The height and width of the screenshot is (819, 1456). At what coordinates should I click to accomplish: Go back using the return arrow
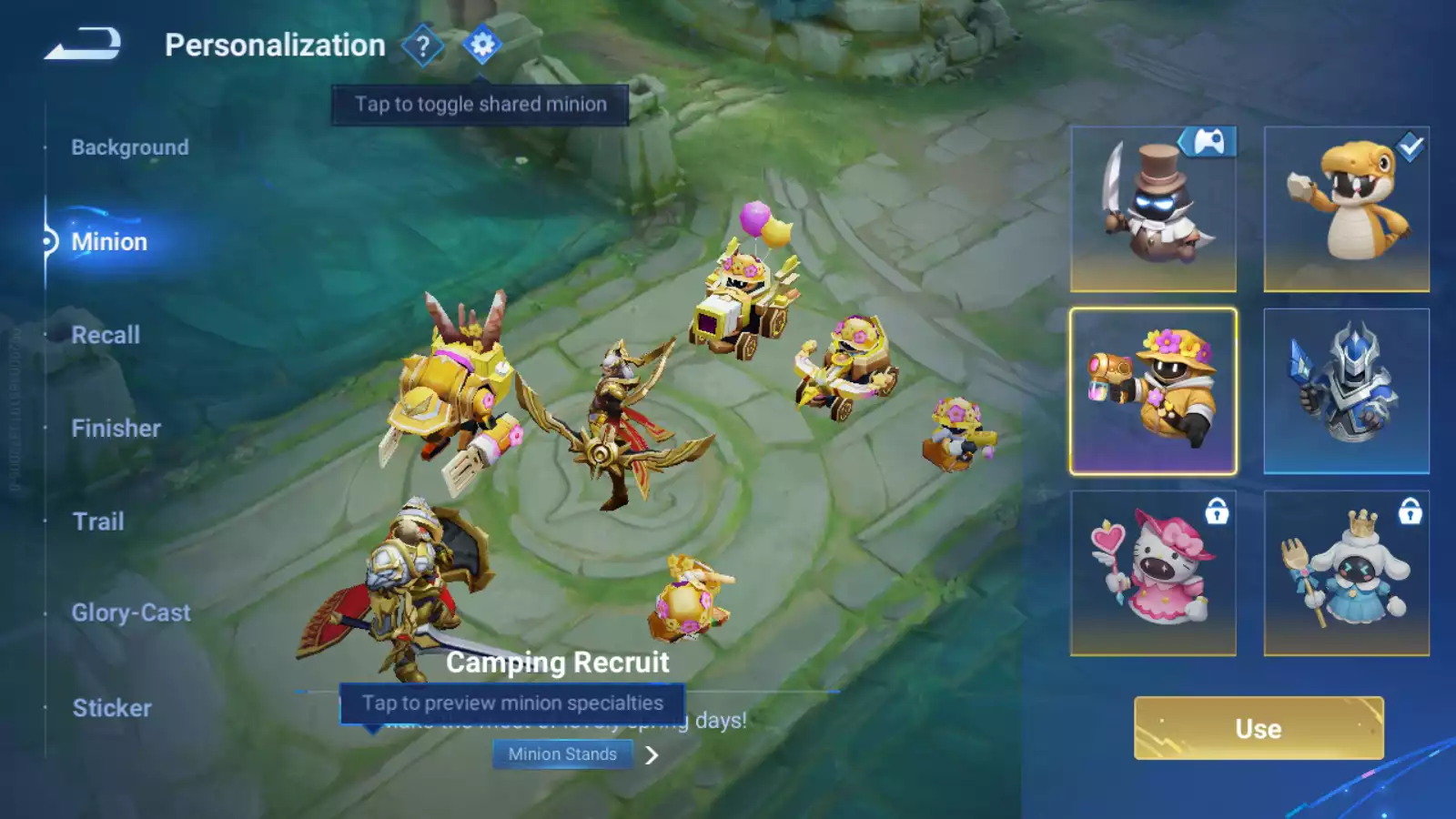point(83,44)
